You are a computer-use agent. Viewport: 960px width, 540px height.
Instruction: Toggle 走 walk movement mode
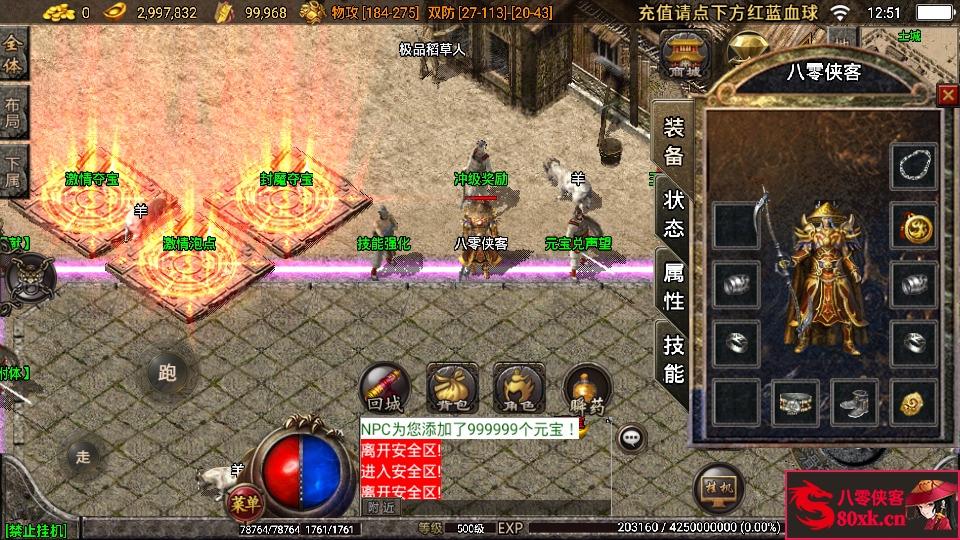[84, 457]
